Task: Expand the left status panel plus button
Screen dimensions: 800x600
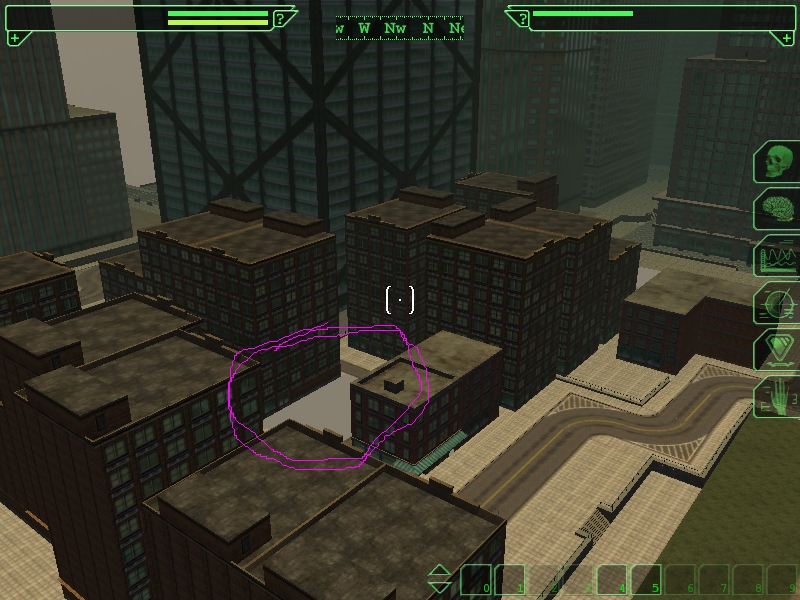Action: pyautogui.click(x=14, y=38)
